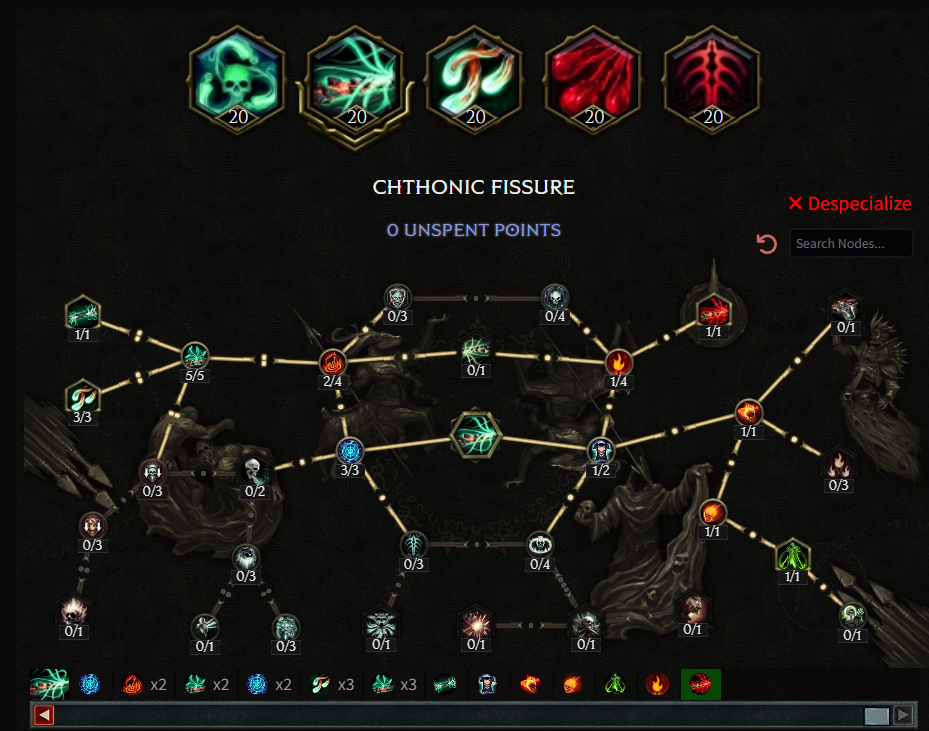Viewport: 929px width, 731px height.
Task: Select the highlighted Chthonic Fissure skill icon
Action: coord(356,80)
